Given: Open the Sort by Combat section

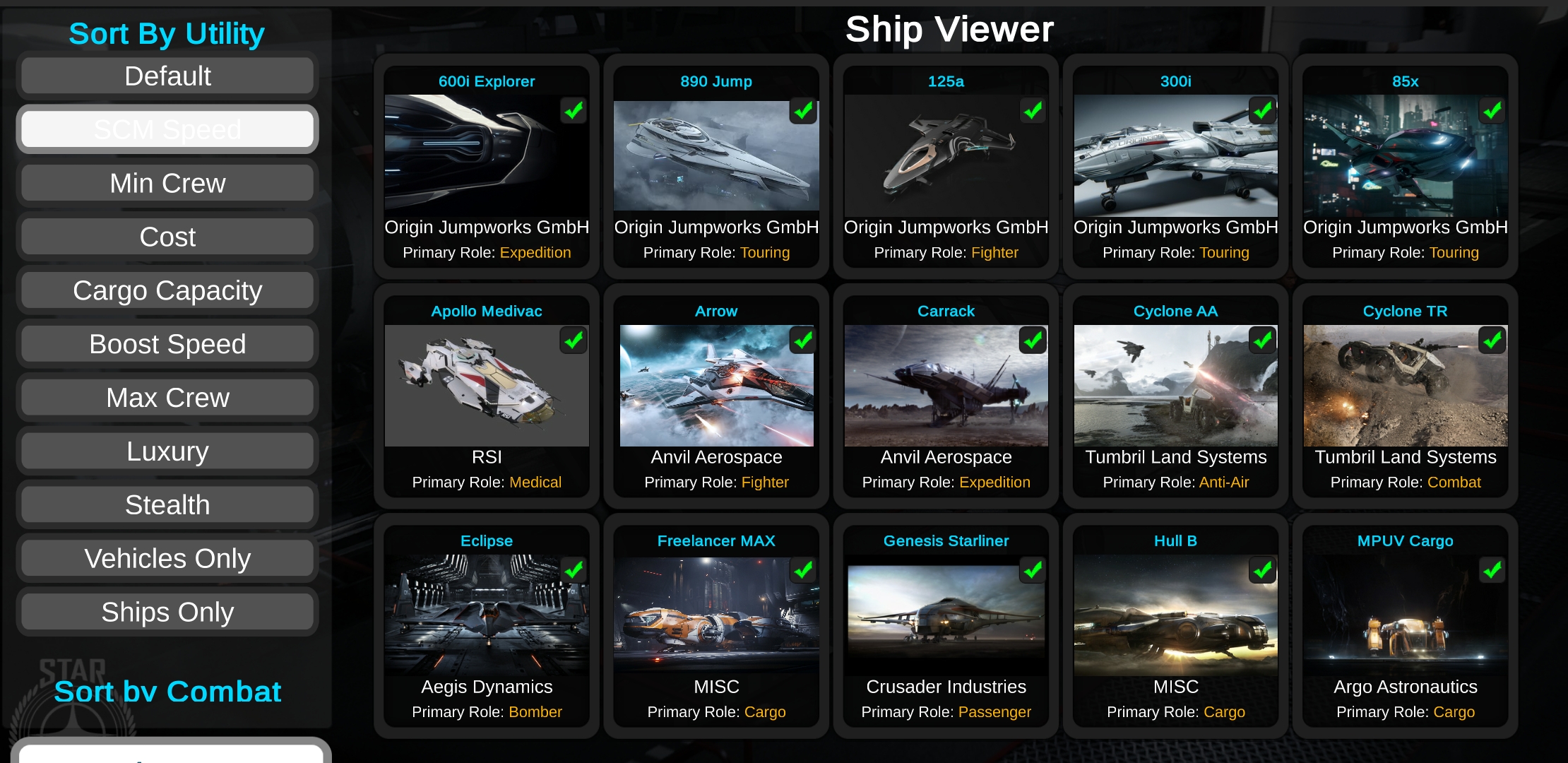Looking at the screenshot, I should 167,692.
